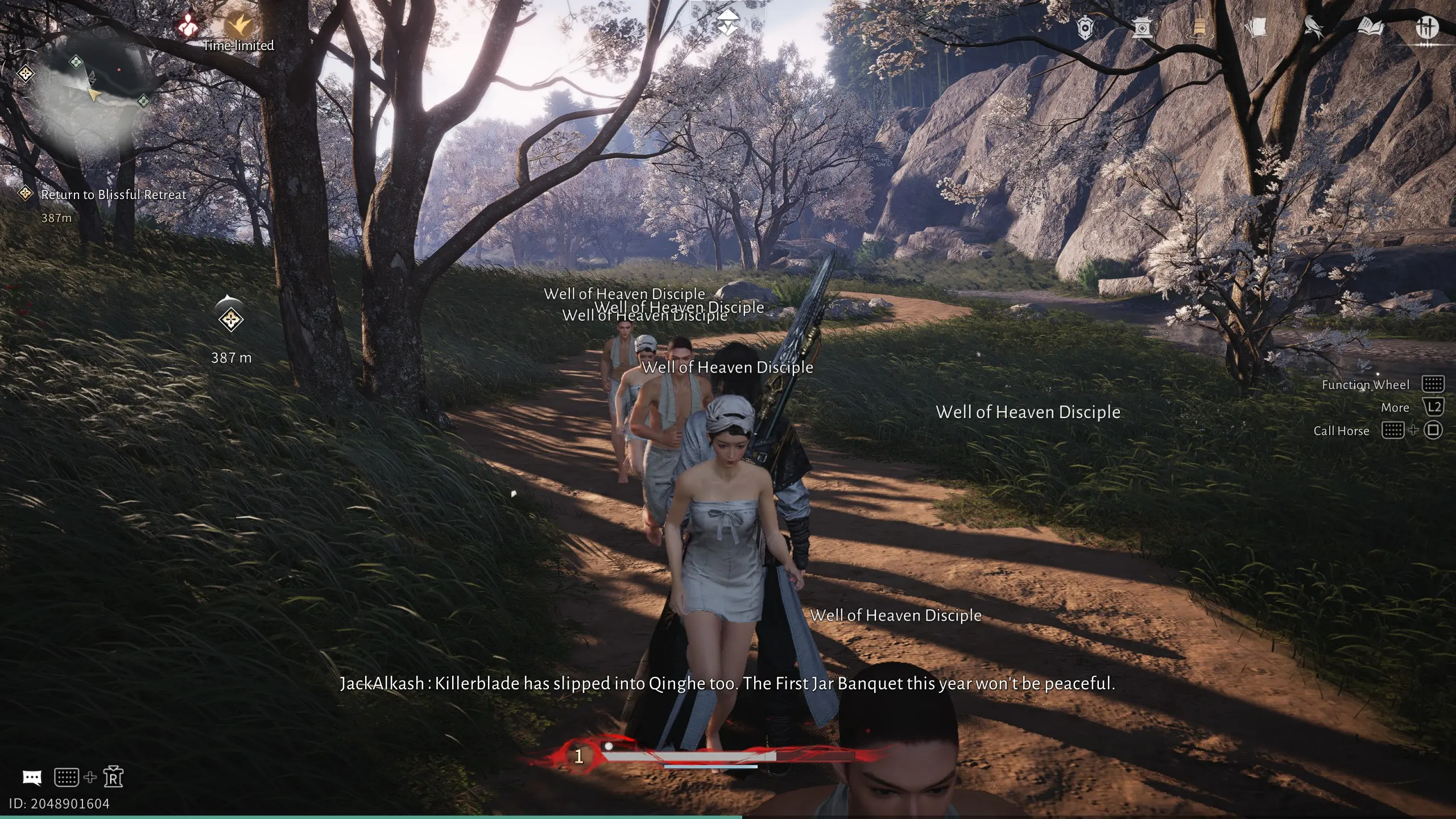Open the stacked papers icon
Viewport: 1456px width, 819px height.
pos(1256,27)
